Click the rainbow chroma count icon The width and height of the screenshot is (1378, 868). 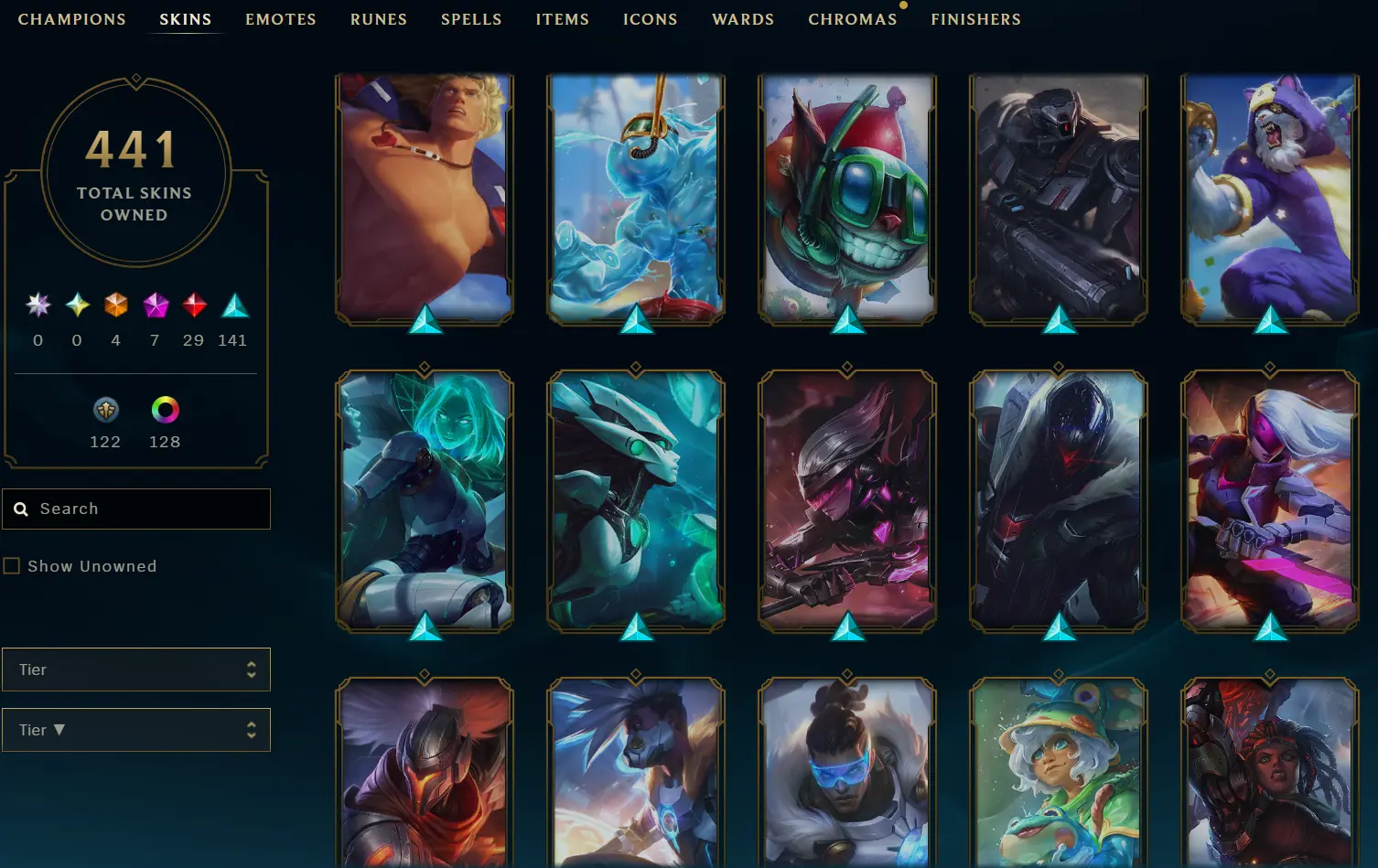165,410
